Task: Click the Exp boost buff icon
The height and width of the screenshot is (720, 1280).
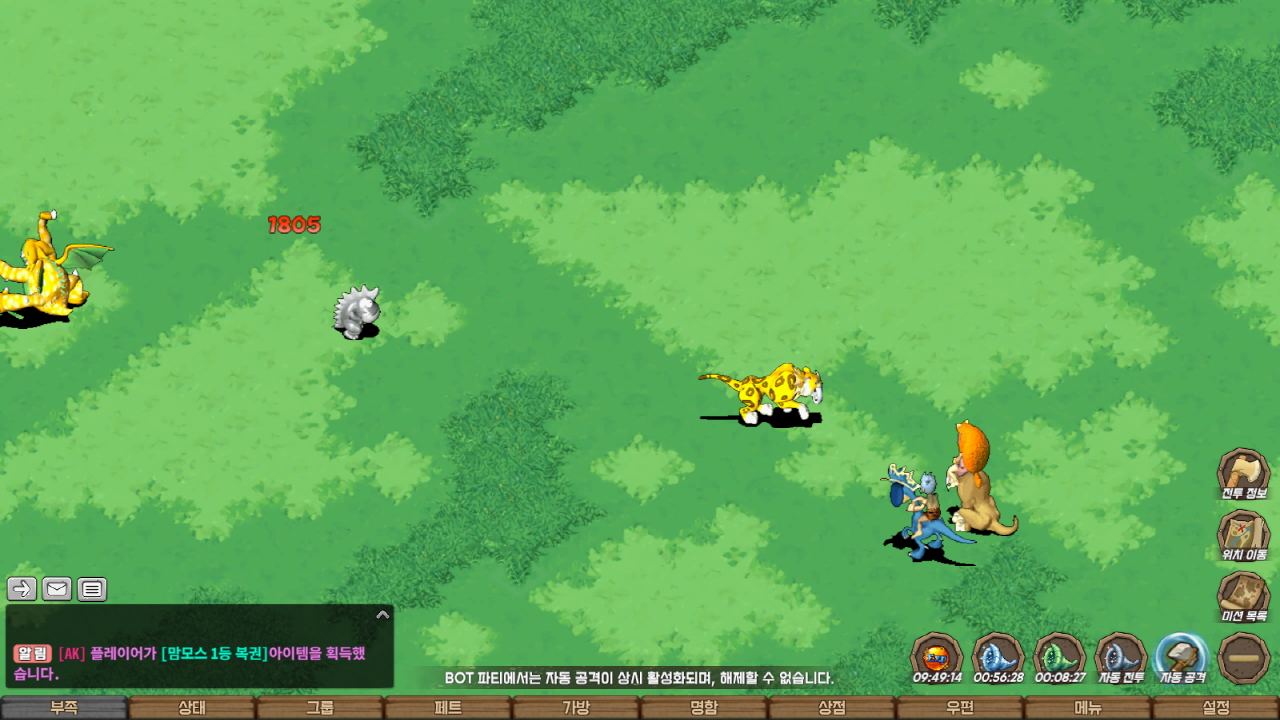Action: click(x=937, y=657)
